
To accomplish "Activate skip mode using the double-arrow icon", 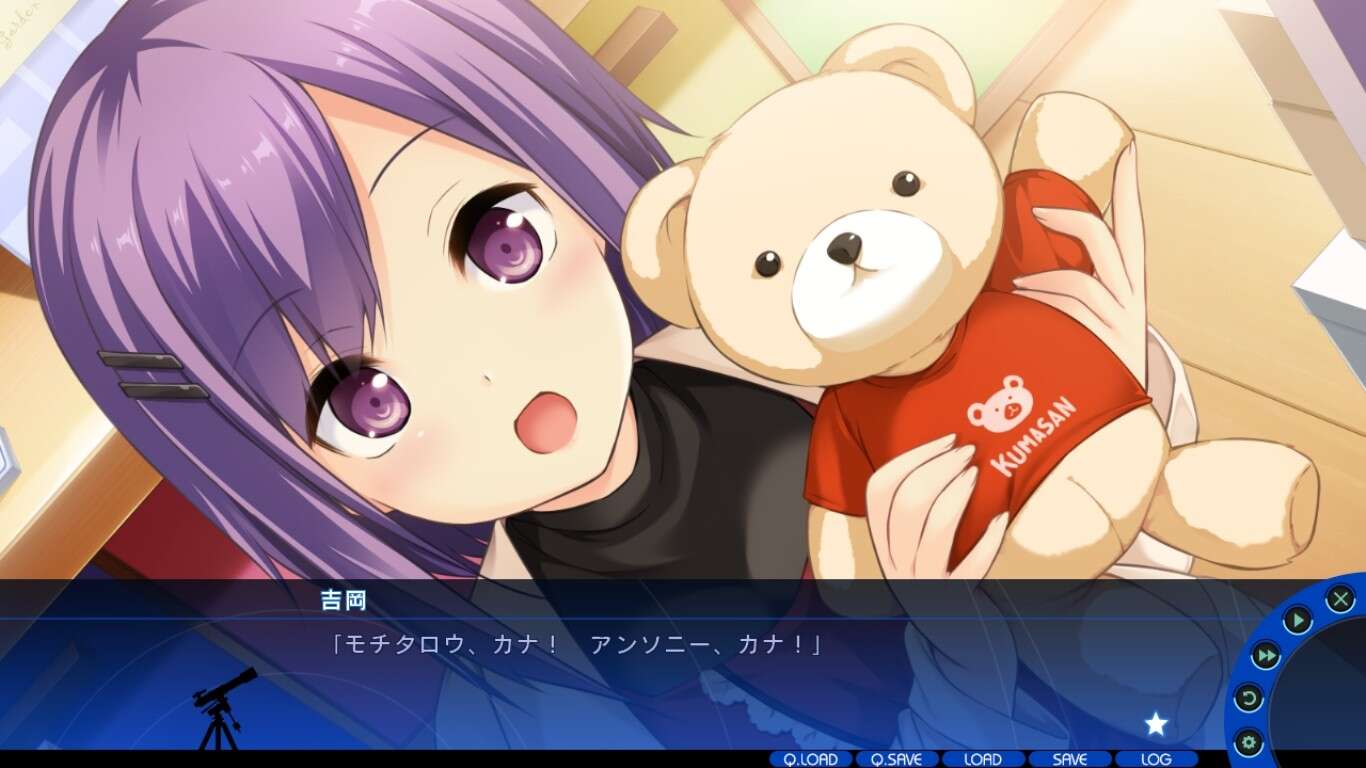I will tap(1267, 655).
